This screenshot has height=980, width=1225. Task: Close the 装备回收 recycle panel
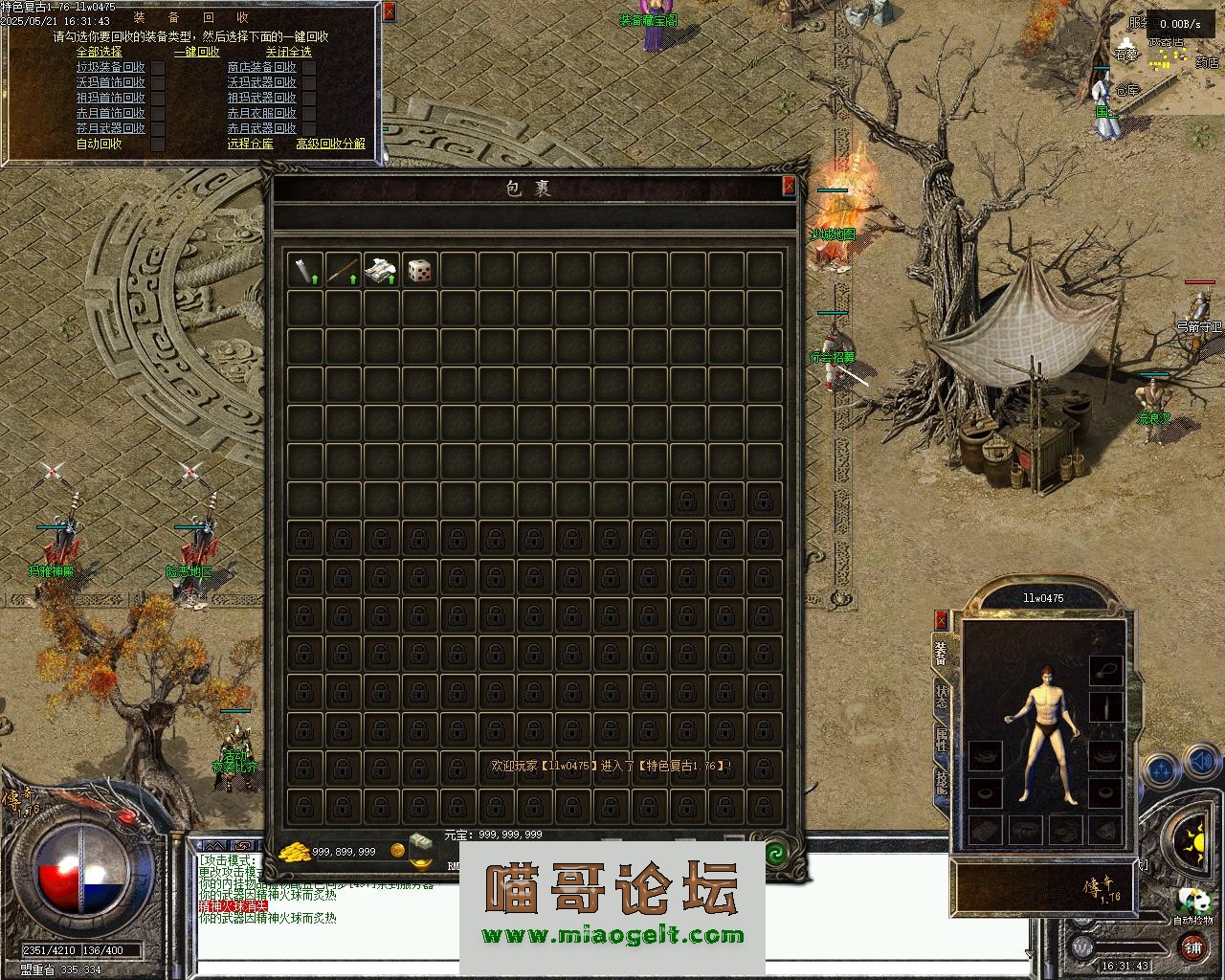tap(388, 12)
